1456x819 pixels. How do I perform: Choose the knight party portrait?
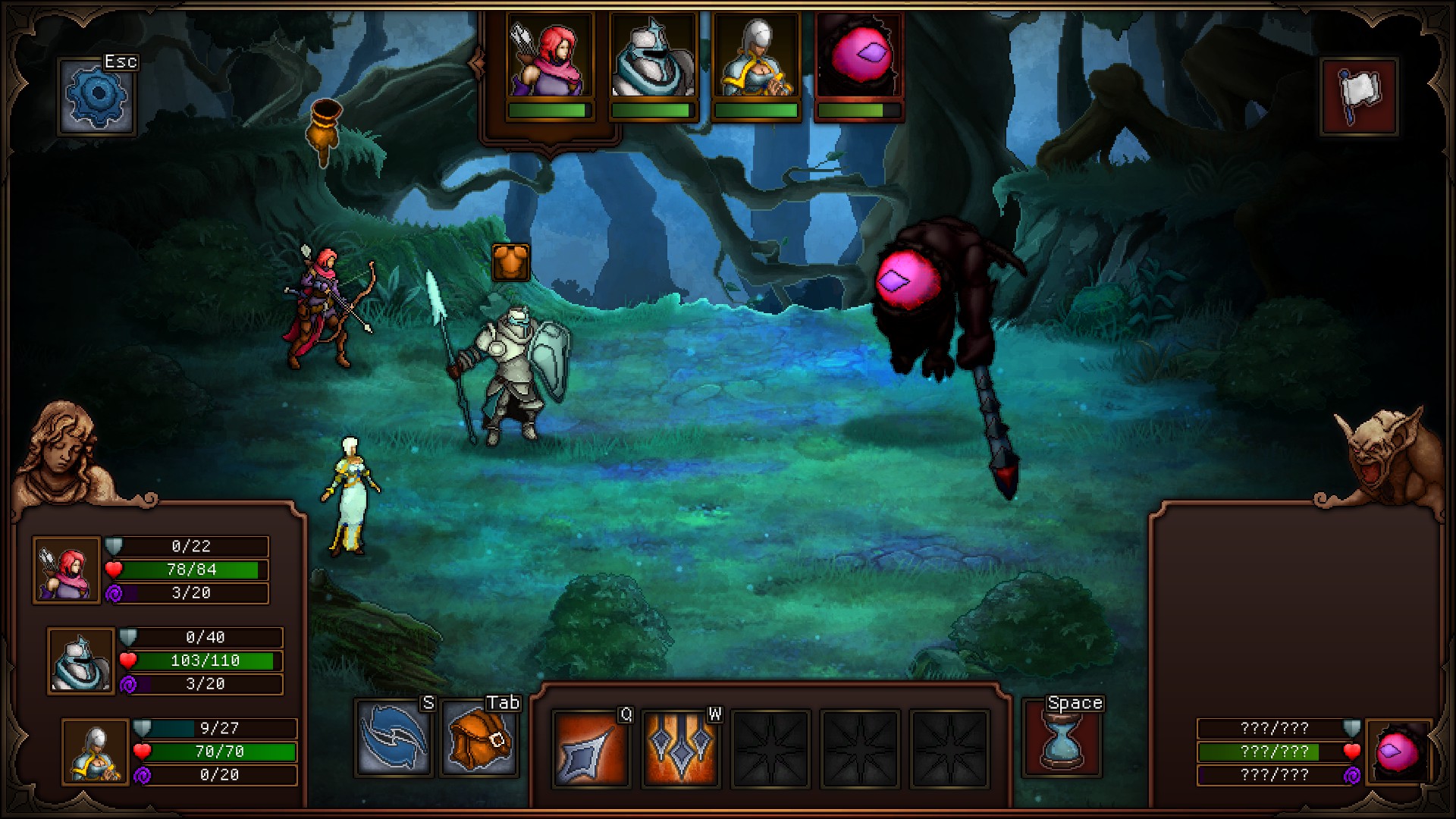click(81, 661)
